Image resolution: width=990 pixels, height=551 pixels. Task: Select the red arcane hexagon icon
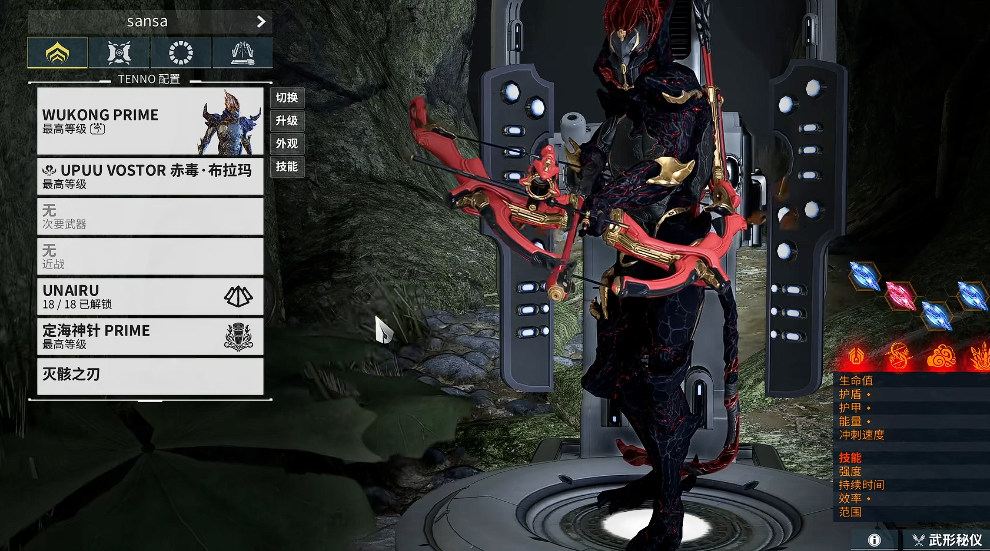901,296
